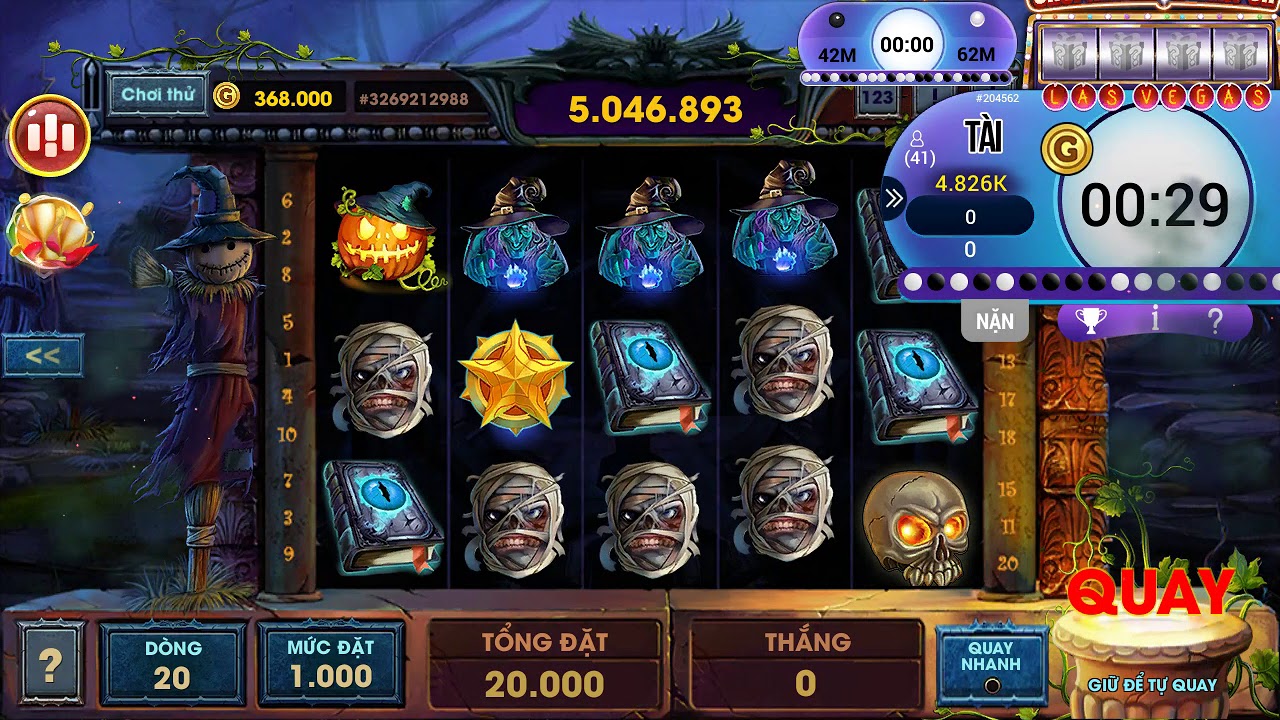Tap the gold G coin beside the timer
This screenshot has width=1280, height=720.
point(1067,150)
